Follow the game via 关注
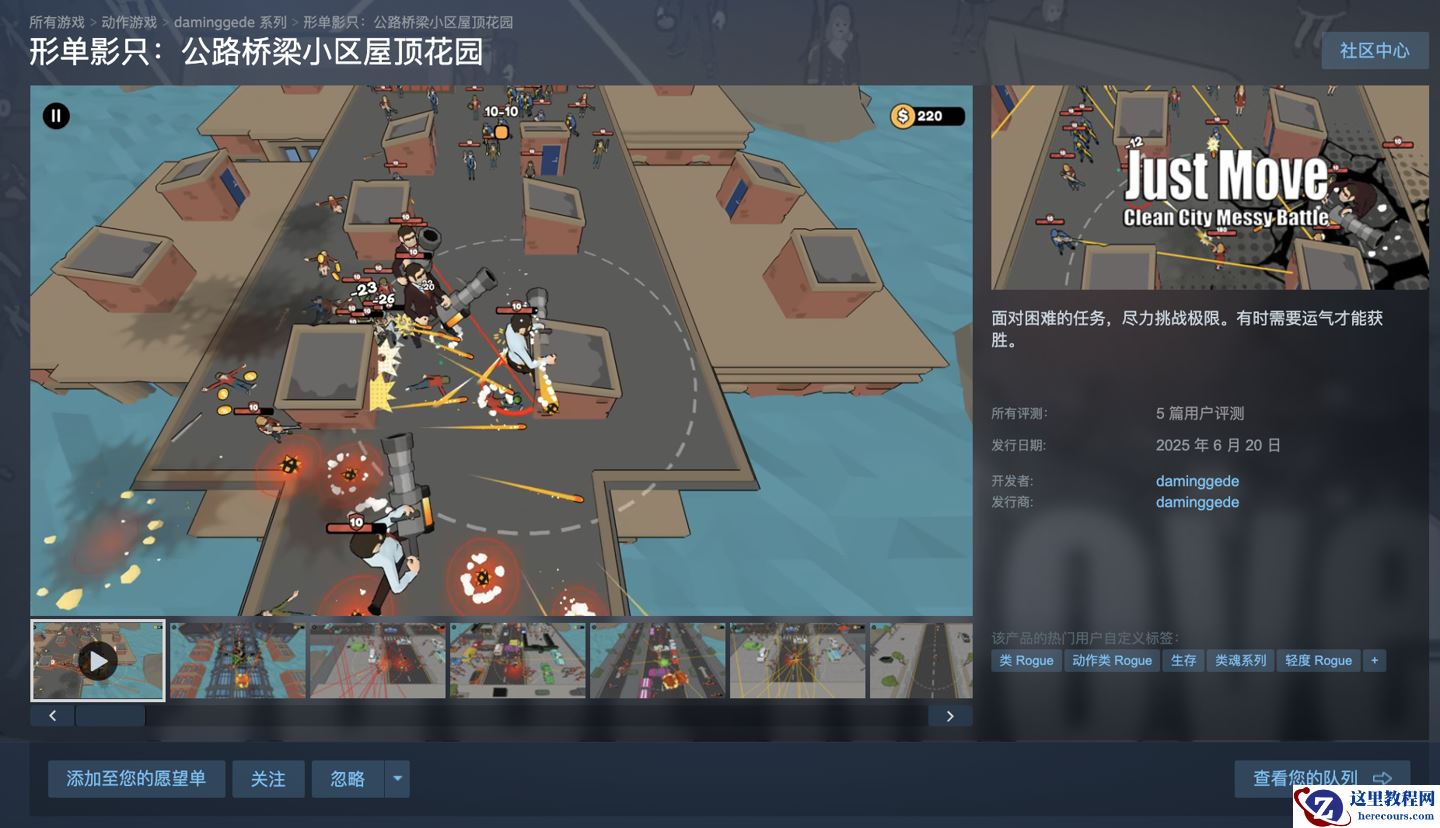This screenshot has height=828, width=1440. click(268, 778)
